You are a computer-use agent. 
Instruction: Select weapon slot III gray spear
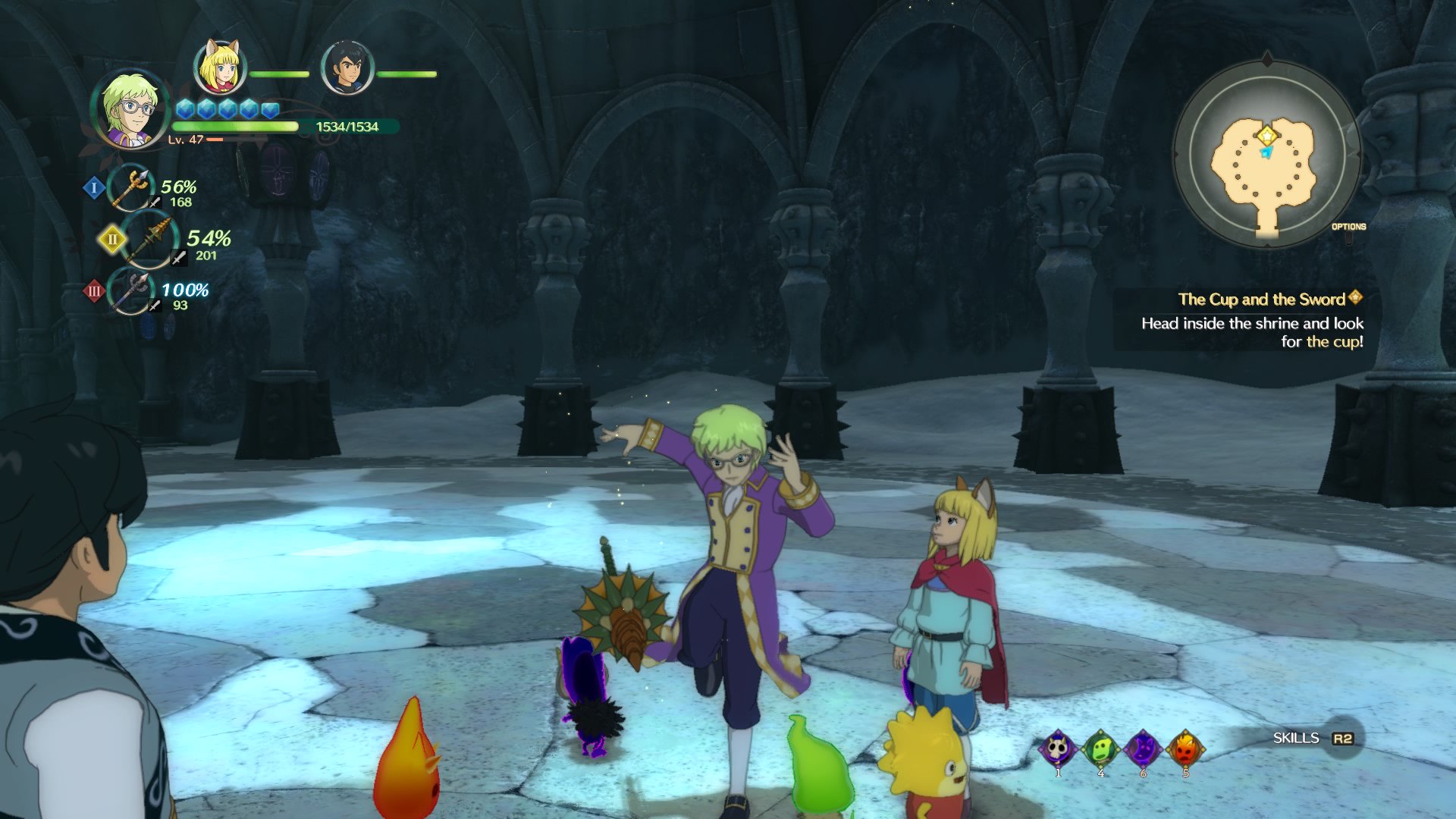click(132, 291)
